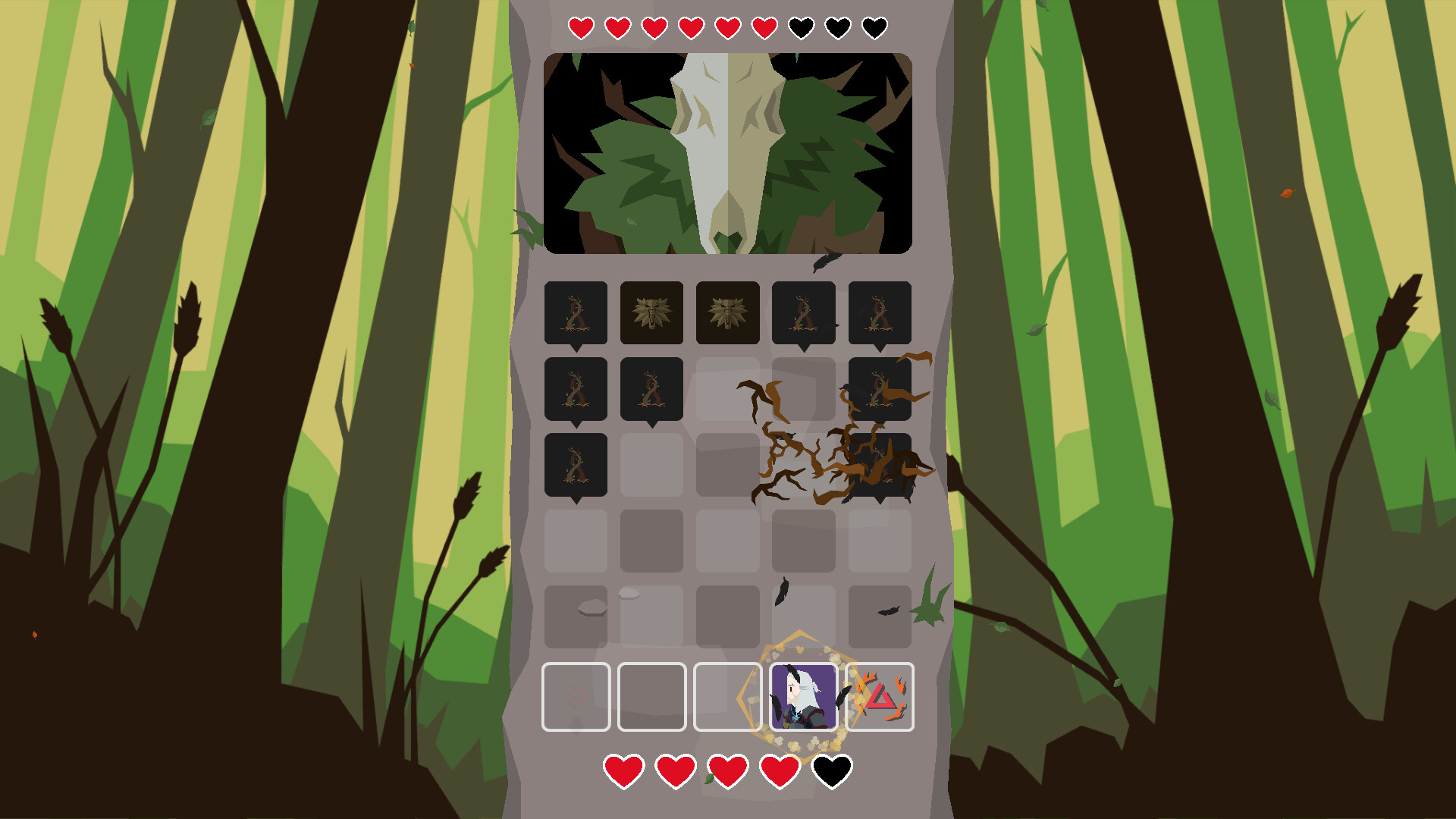Select the claw-scratch marked item slot
Image resolution: width=1456 pixels, height=819 pixels.
(575, 698)
